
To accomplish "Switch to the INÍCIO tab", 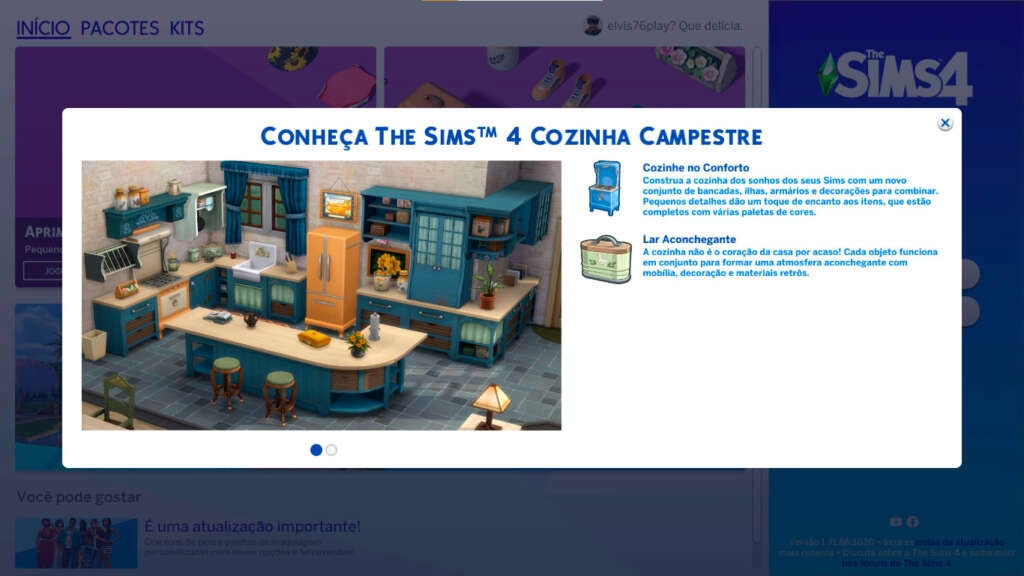I will [x=43, y=28].
